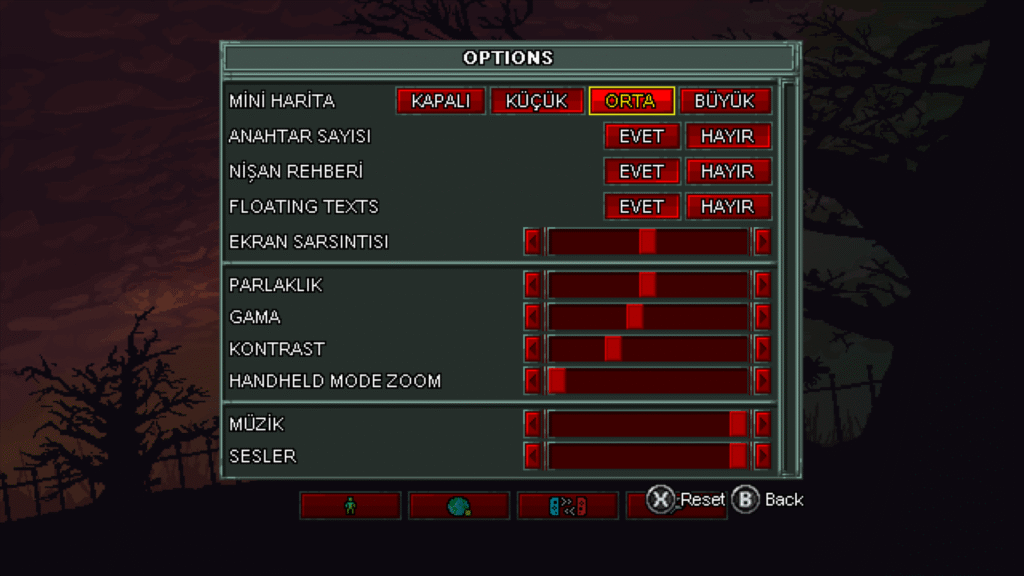Open the Joy-Con controller tab
The height and width of the screenshot is (576, 1024).
pos(567,506)
